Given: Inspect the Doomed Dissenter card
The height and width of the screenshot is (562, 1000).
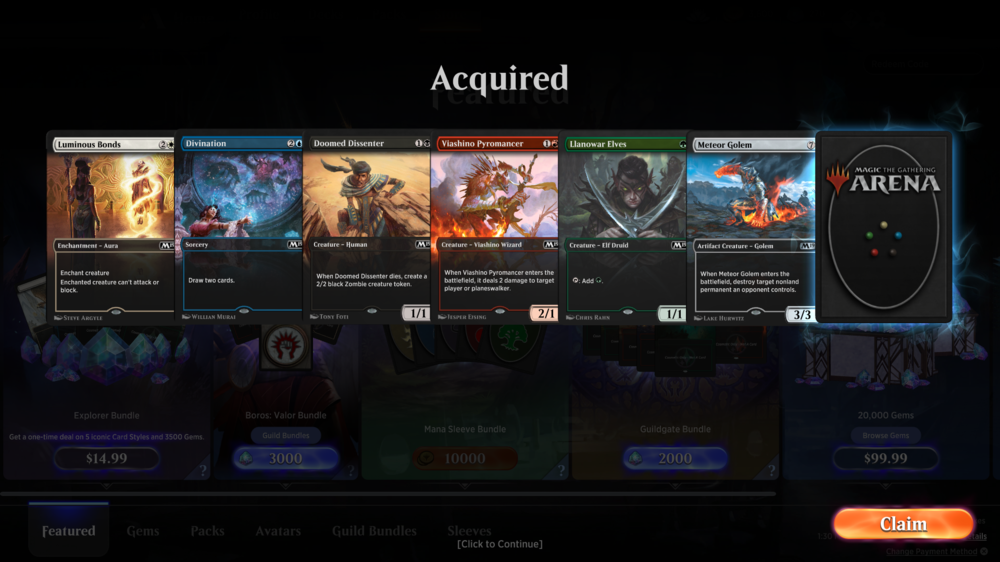Looking at the screenshot, I should [366, 228].
